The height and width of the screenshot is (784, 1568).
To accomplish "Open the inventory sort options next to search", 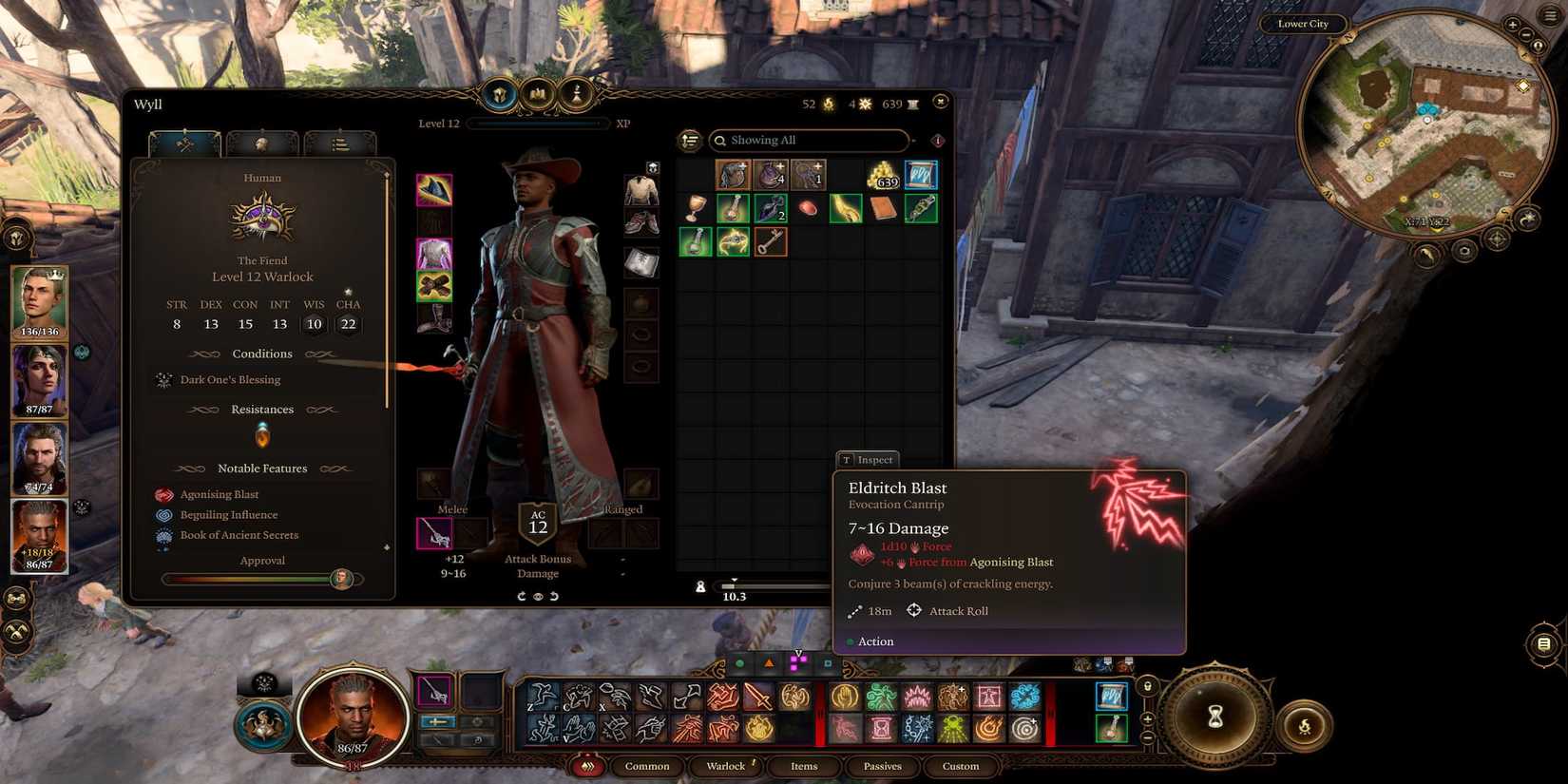I will (x=689, y=140).
